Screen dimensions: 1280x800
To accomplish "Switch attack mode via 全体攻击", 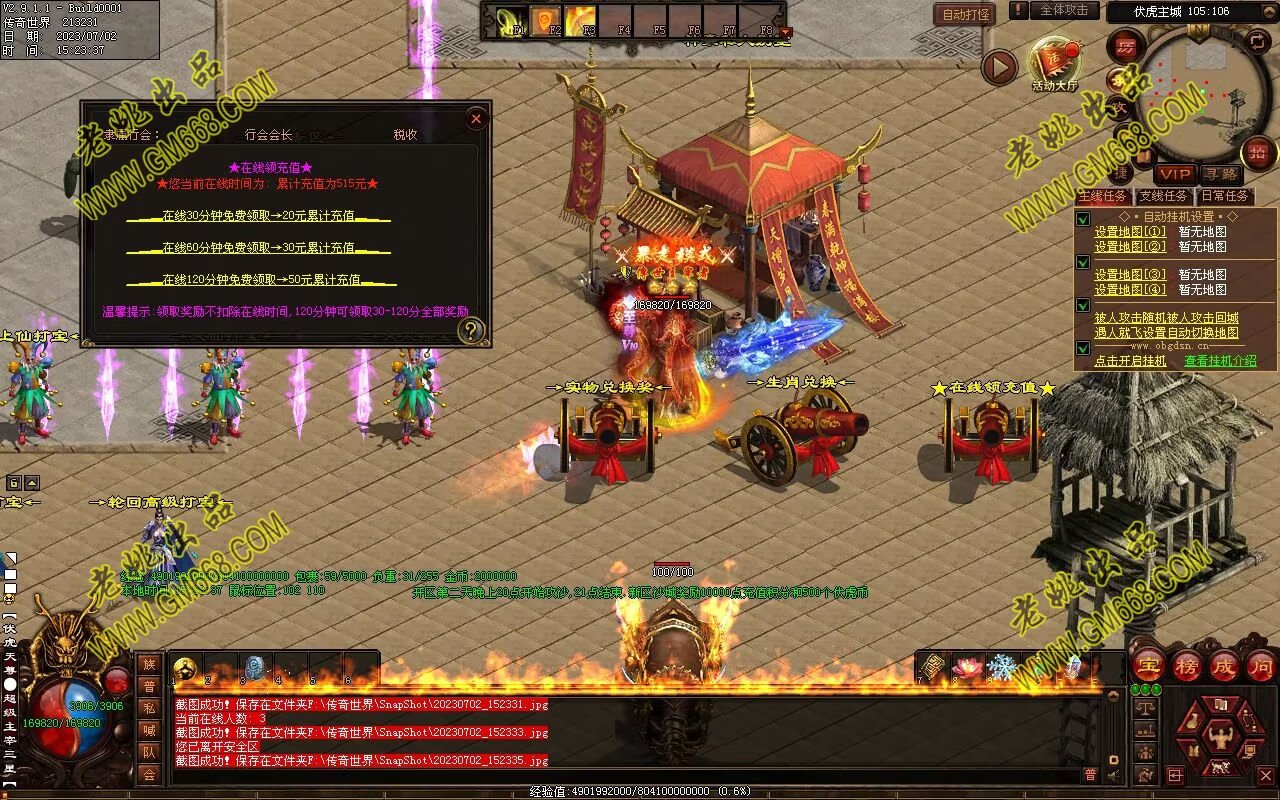I will coord(1064,11).
